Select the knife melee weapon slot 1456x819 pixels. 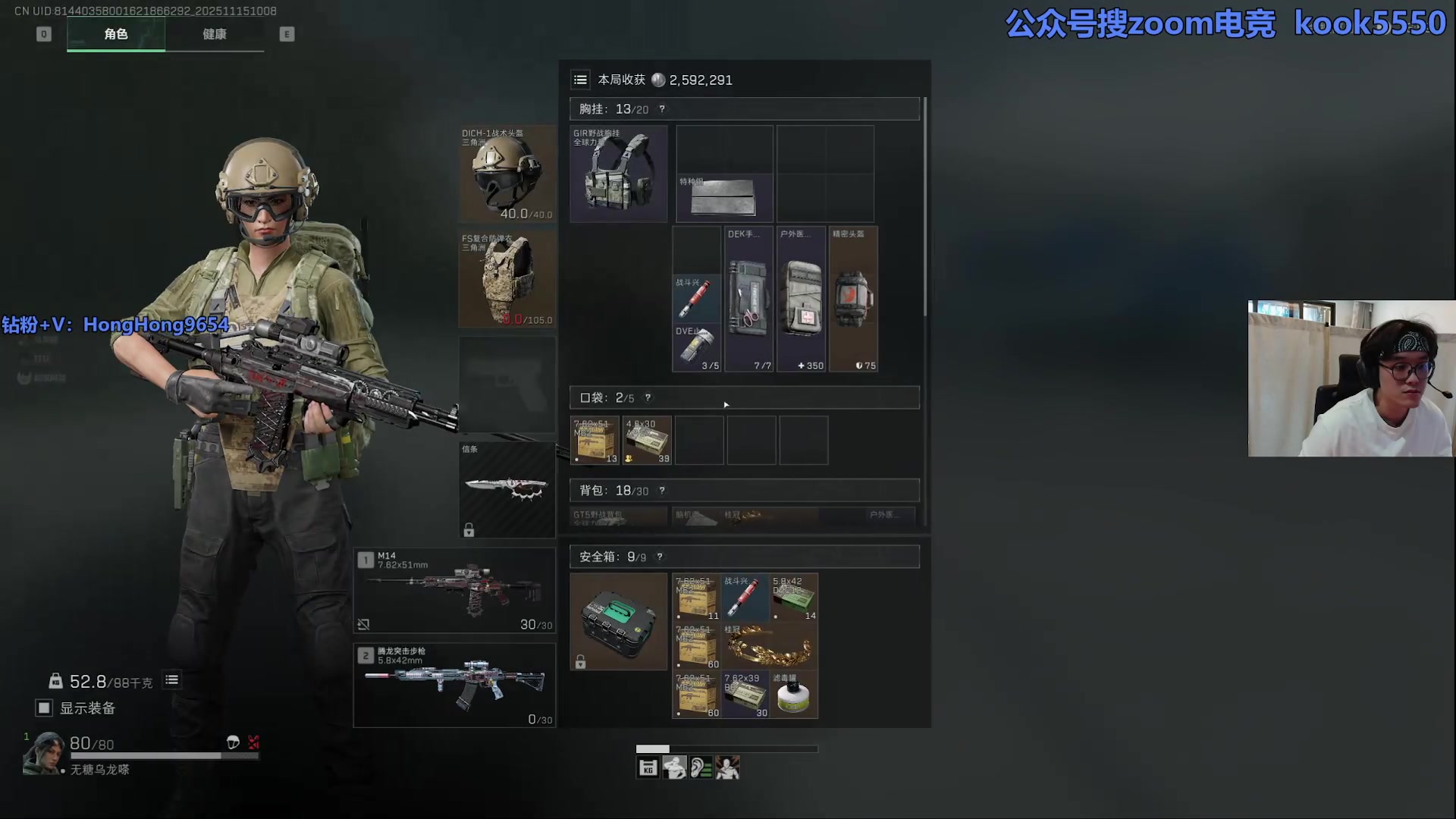[x=507, y=489]
